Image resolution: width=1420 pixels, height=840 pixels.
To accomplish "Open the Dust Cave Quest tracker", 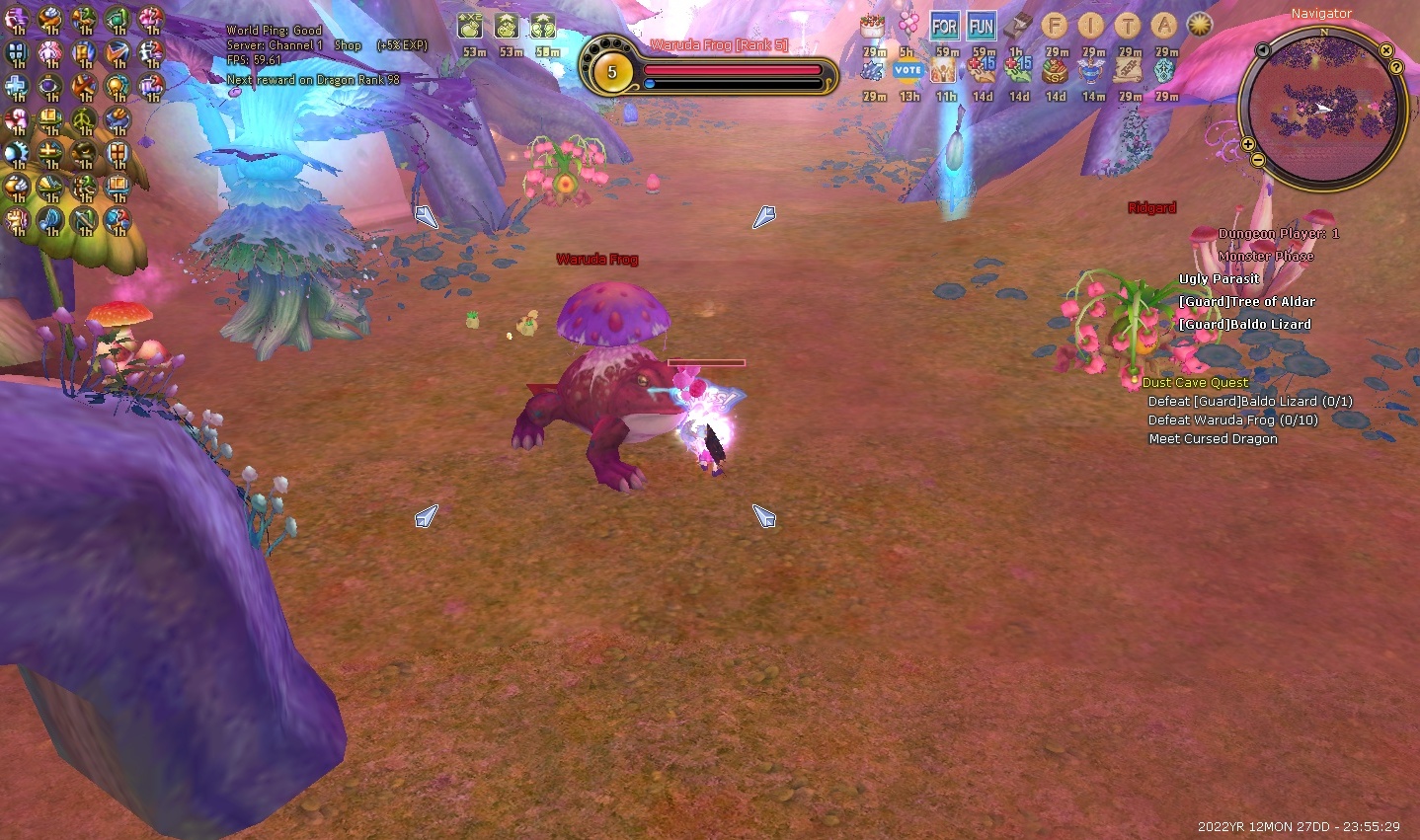I will point(1195,382).
